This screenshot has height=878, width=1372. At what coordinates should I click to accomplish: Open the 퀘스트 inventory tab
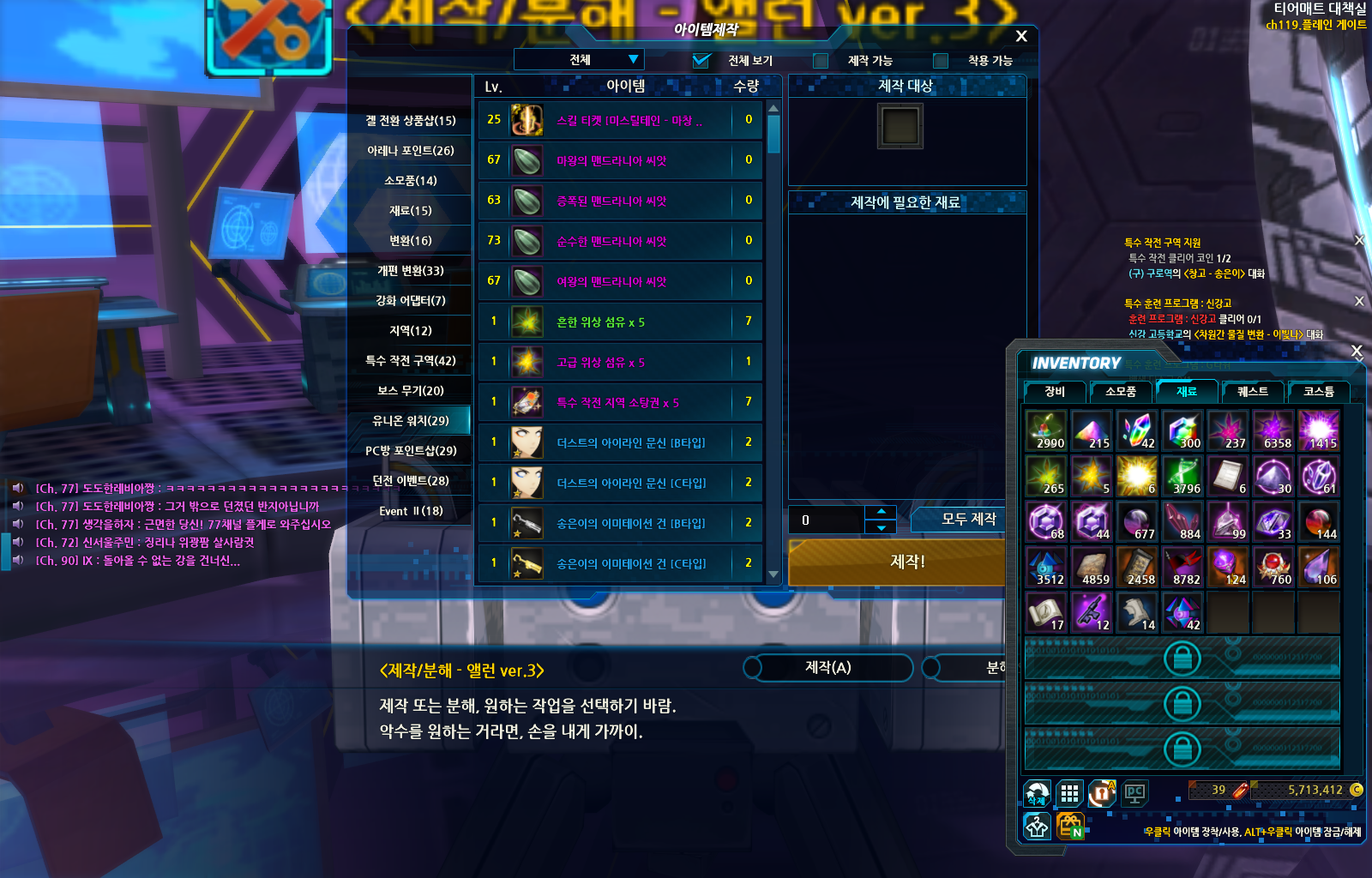[x=1252, y=392]
